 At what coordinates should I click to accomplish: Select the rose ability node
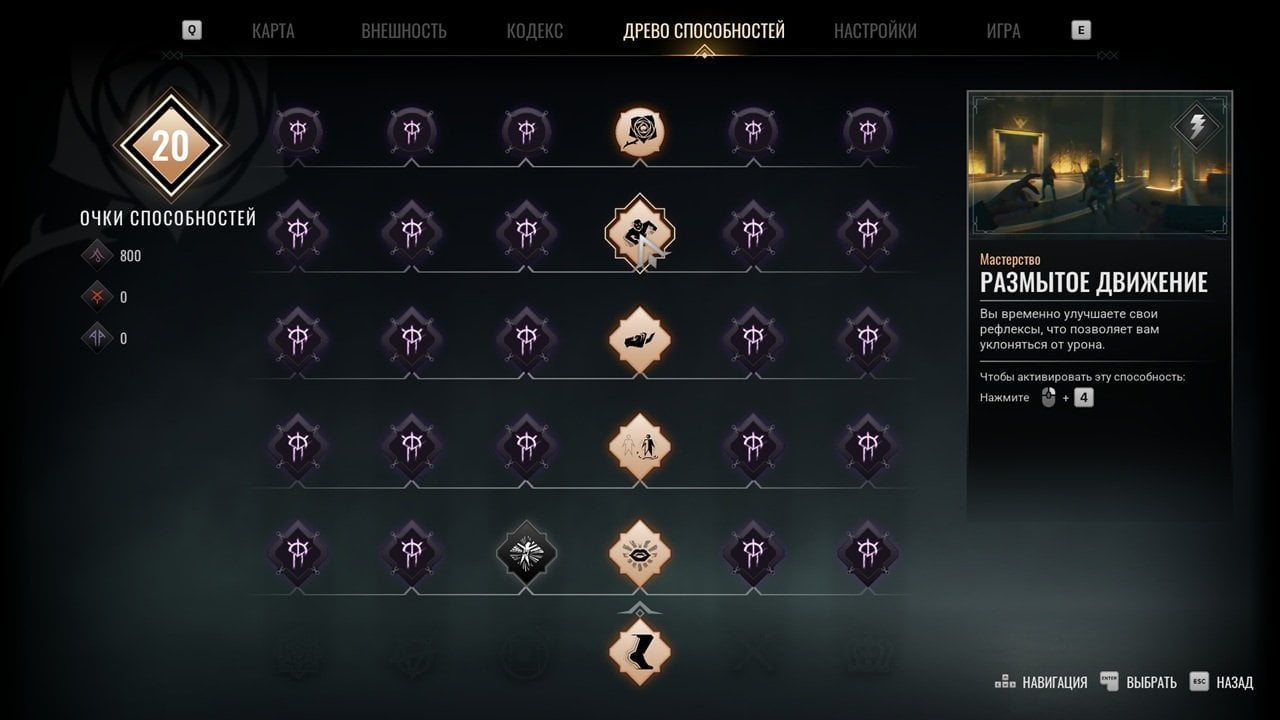[x=640, y=132]
